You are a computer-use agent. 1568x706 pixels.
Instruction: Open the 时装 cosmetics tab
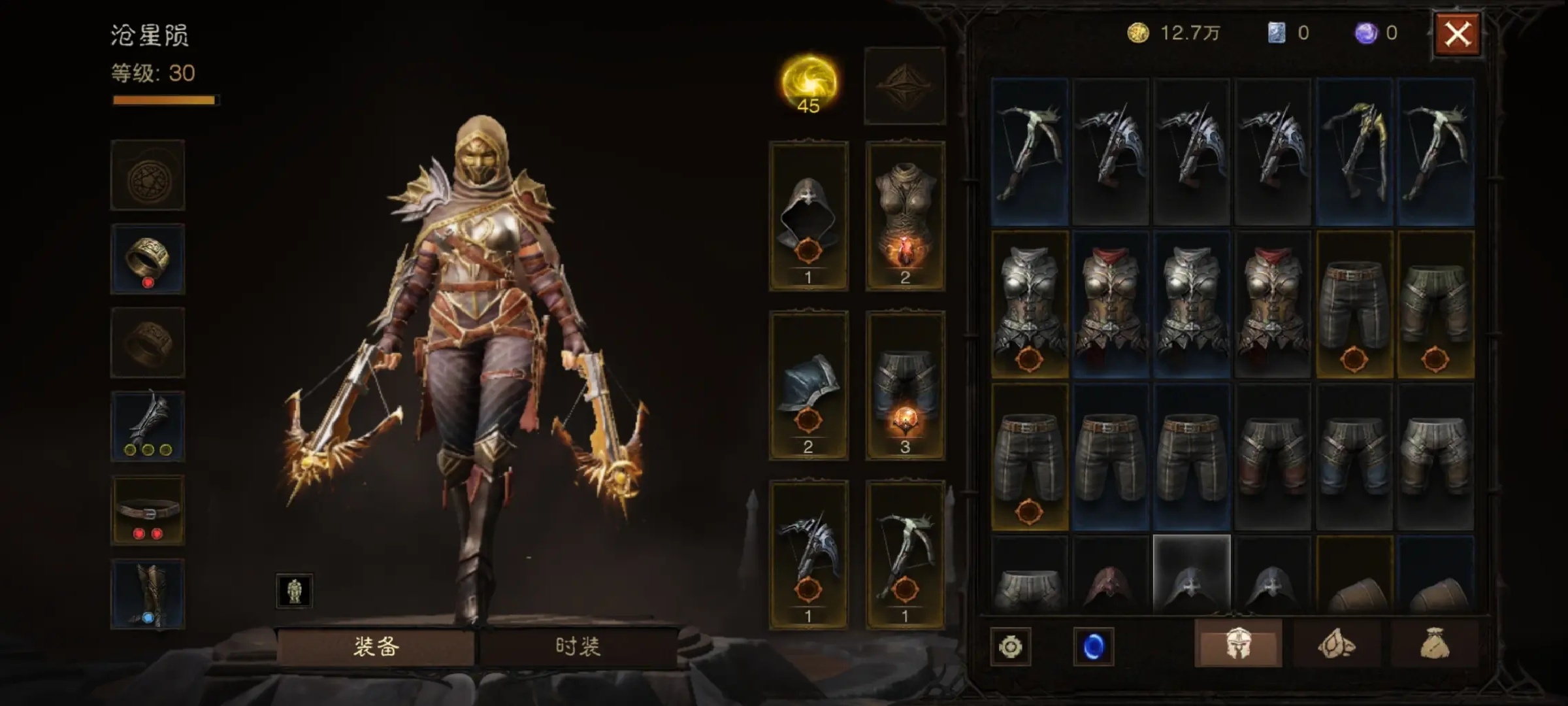coord(578,647)
